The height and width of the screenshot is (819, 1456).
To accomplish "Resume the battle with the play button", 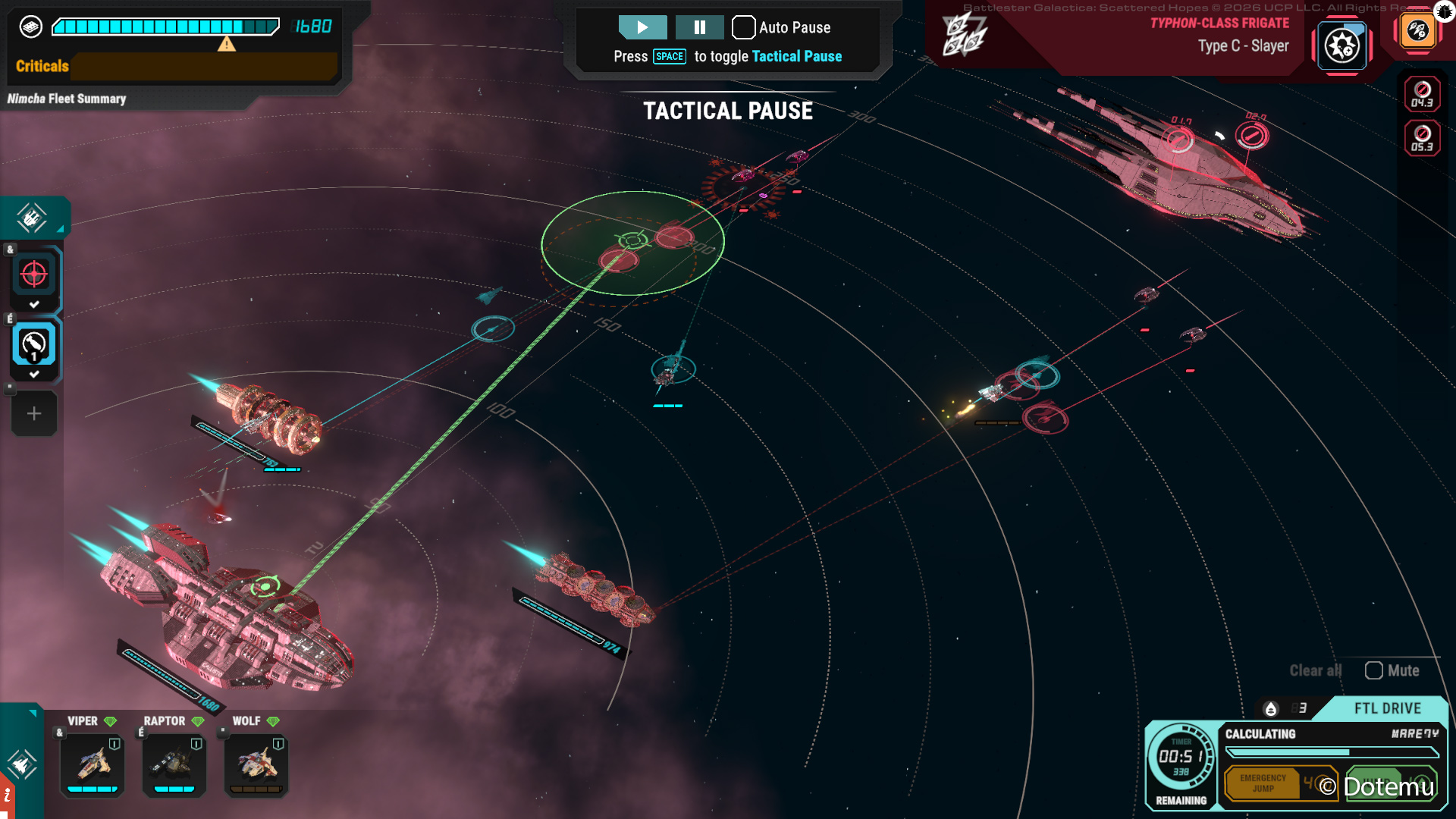I will [642, 27].
